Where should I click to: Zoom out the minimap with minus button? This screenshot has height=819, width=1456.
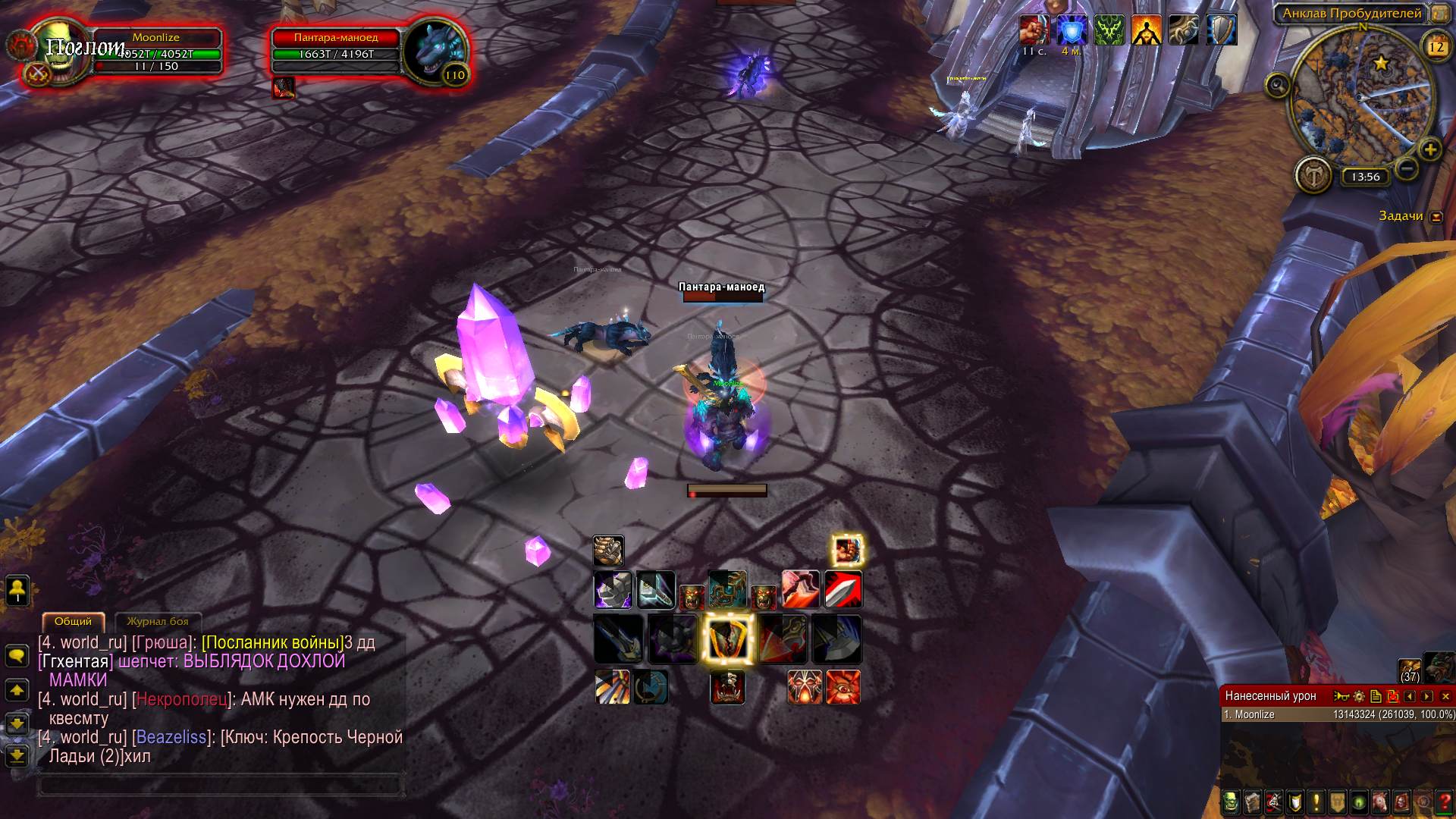tap(1407, 168)
